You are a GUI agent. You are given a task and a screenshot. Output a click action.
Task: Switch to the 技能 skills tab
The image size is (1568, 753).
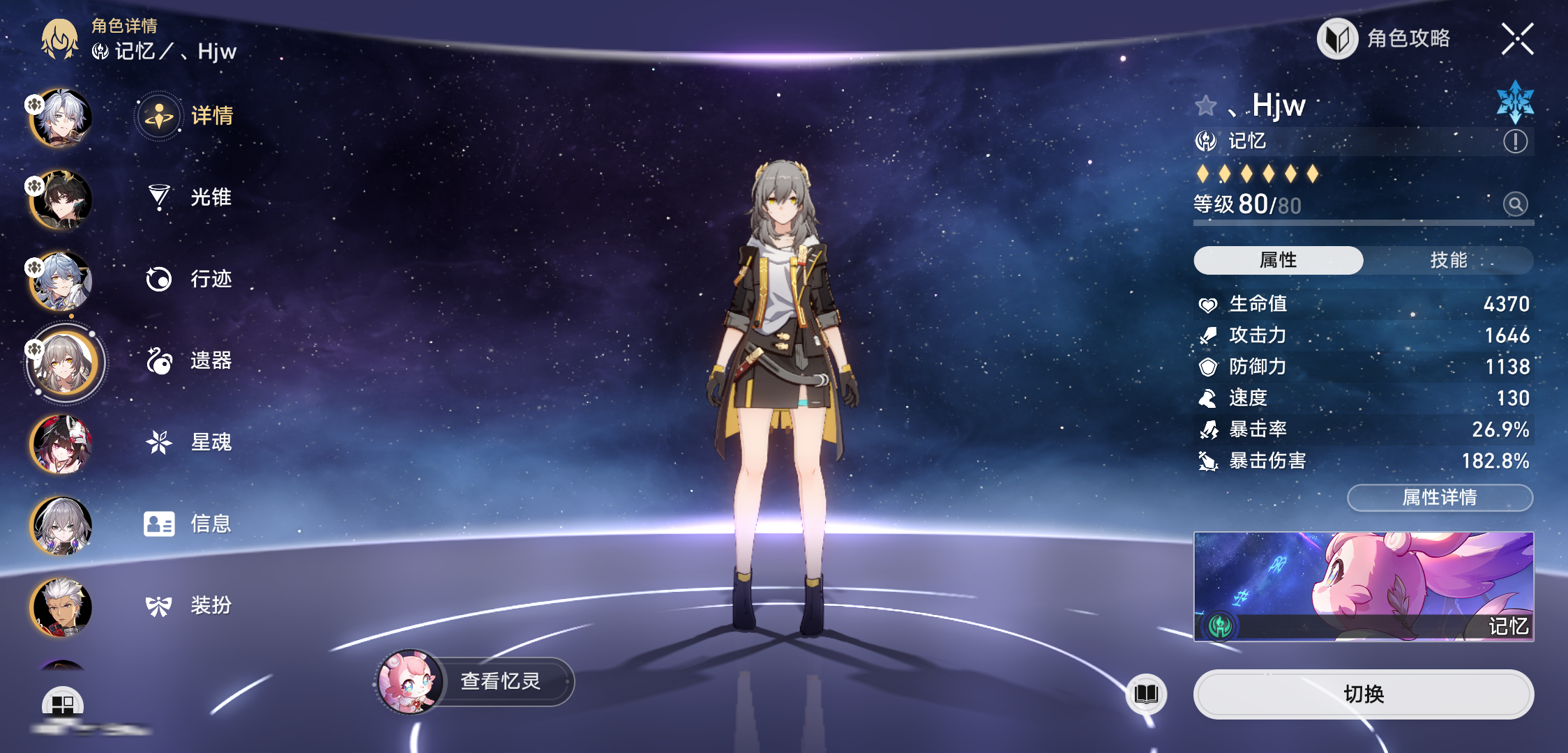pos(1448,260)
